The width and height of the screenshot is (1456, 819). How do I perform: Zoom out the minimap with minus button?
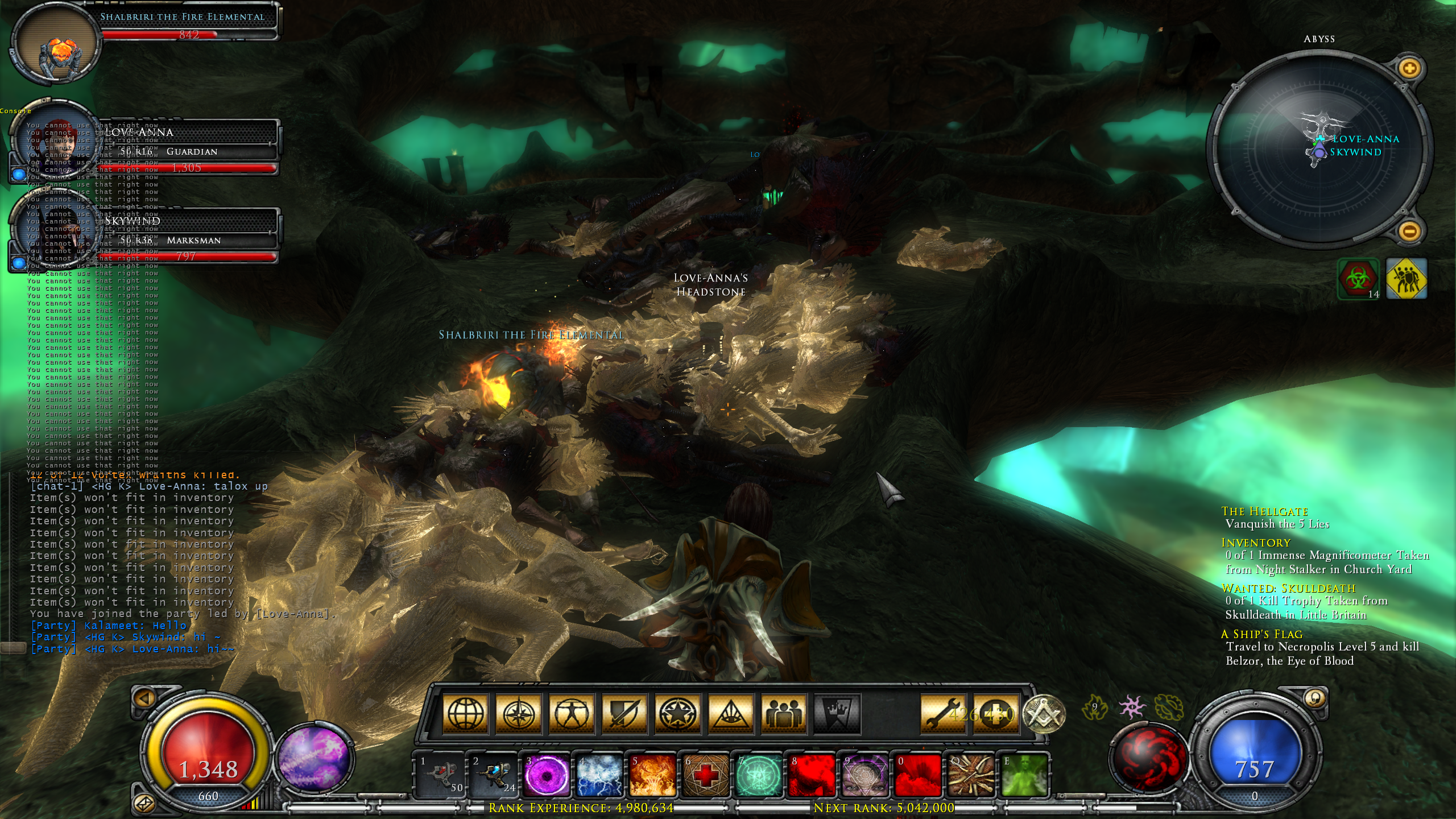click(x=1409, y=231)
